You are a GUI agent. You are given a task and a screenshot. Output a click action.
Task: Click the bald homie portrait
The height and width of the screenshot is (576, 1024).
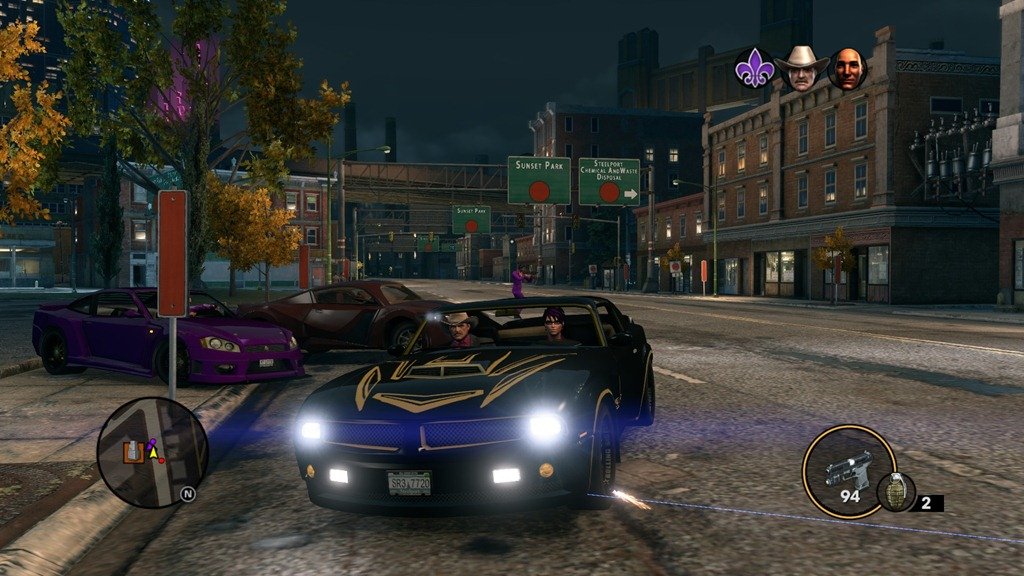[x=848, y=69]
